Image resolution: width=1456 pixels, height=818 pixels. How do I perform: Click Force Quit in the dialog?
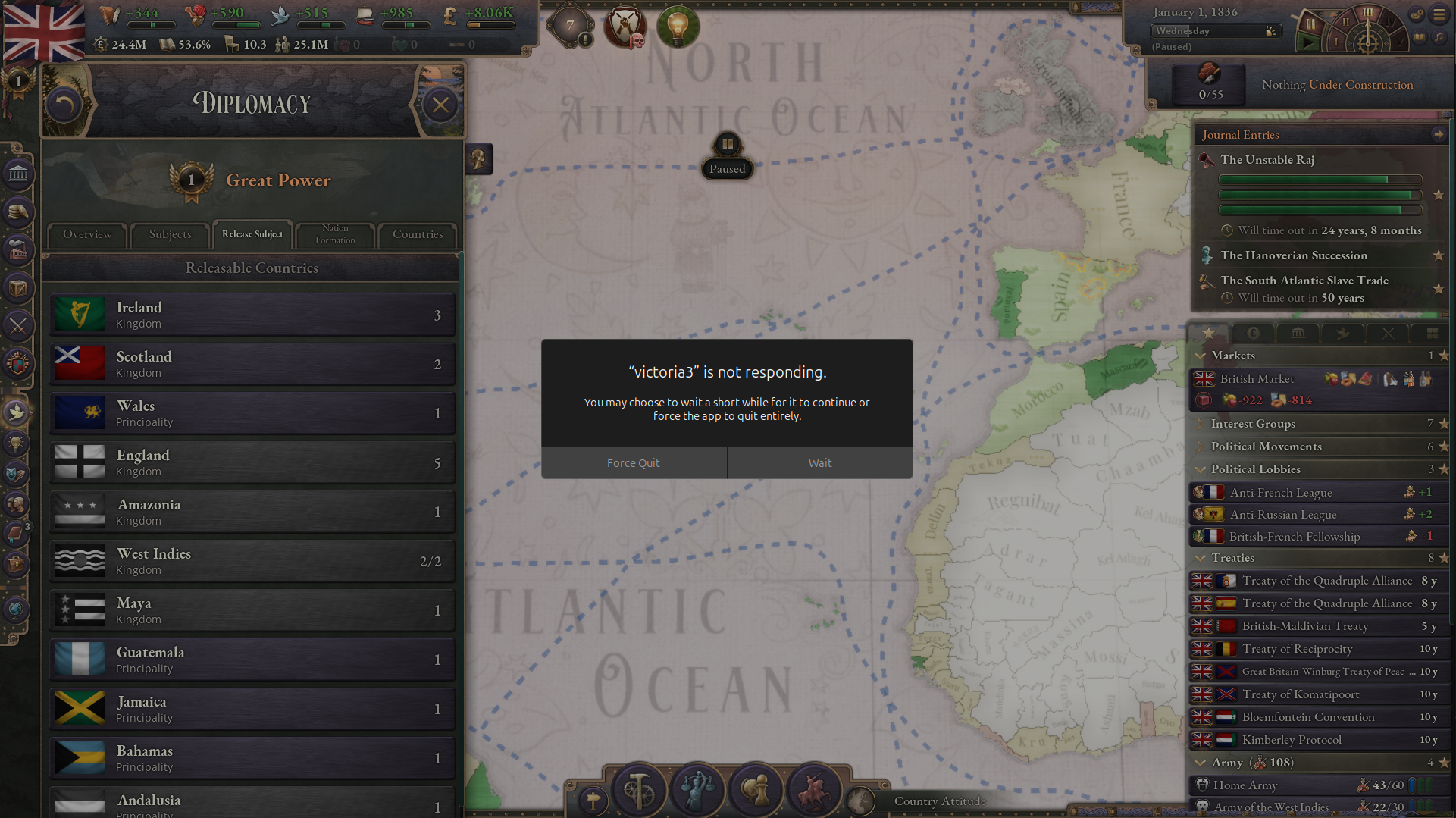tap(634, 462)
